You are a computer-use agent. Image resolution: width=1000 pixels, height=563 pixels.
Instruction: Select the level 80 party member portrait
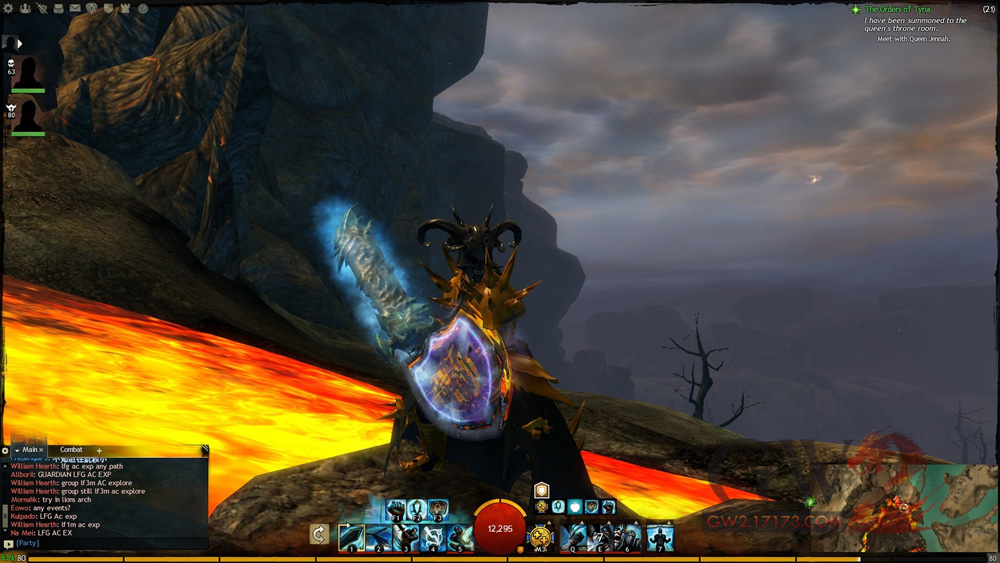click(28, 114)
